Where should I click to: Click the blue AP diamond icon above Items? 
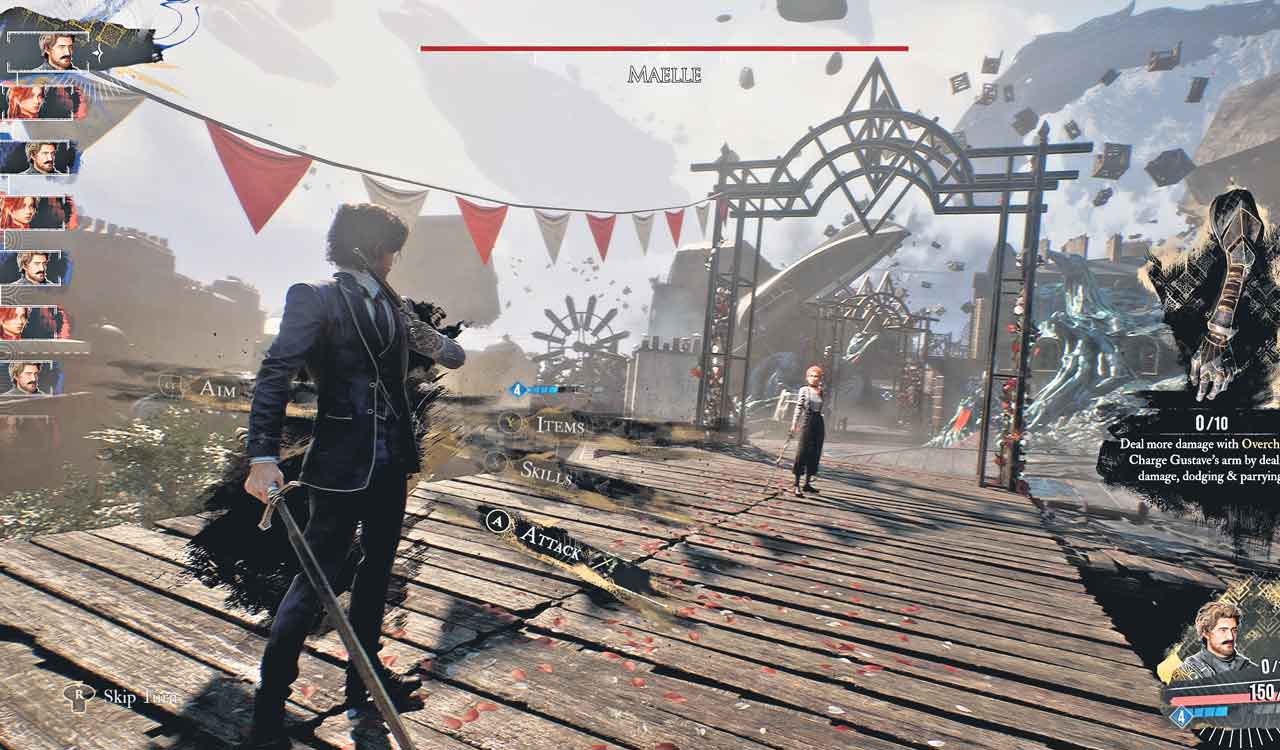point(516,391)
